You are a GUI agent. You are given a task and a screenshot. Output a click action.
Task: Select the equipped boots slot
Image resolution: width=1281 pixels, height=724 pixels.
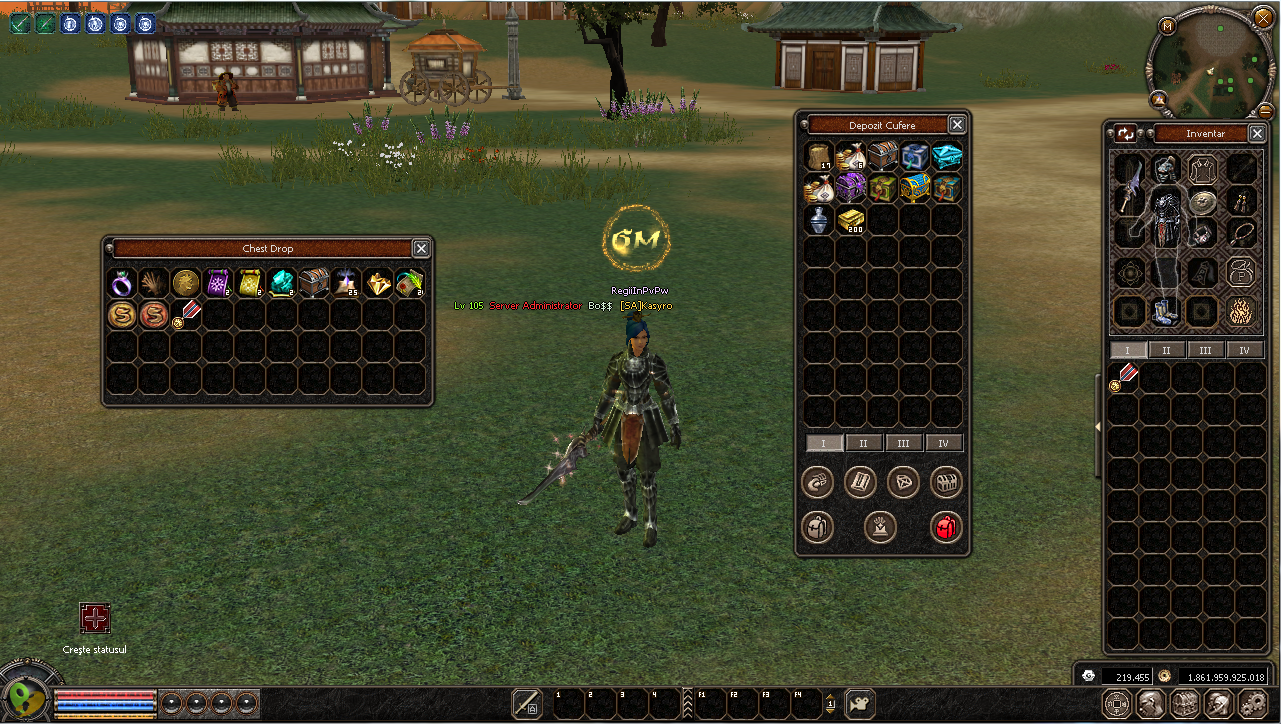[1165, 310]
